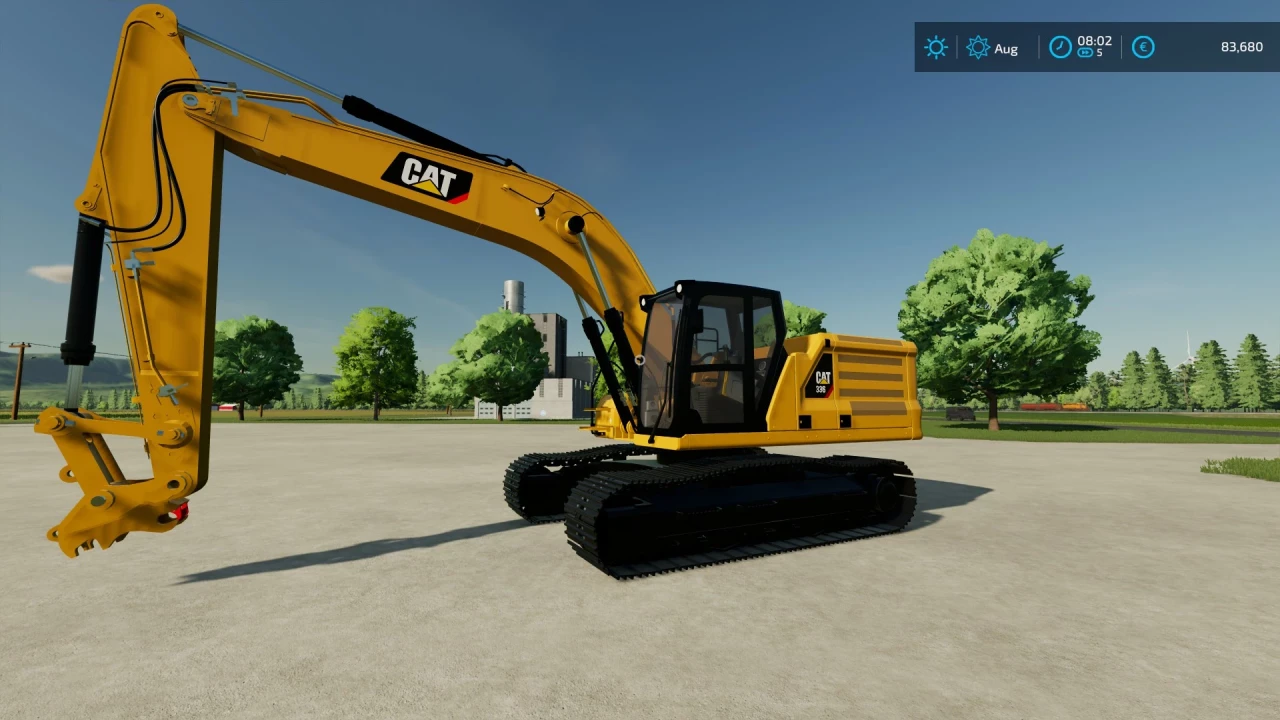Click the current weather sun icon

click(936, 47)
